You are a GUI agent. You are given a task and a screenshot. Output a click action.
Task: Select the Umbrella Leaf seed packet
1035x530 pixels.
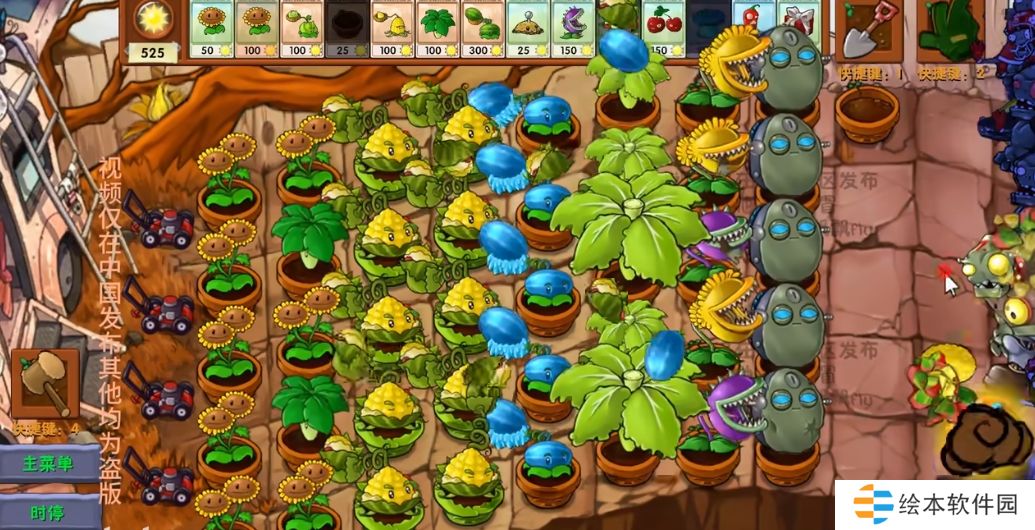pos(436,29)
